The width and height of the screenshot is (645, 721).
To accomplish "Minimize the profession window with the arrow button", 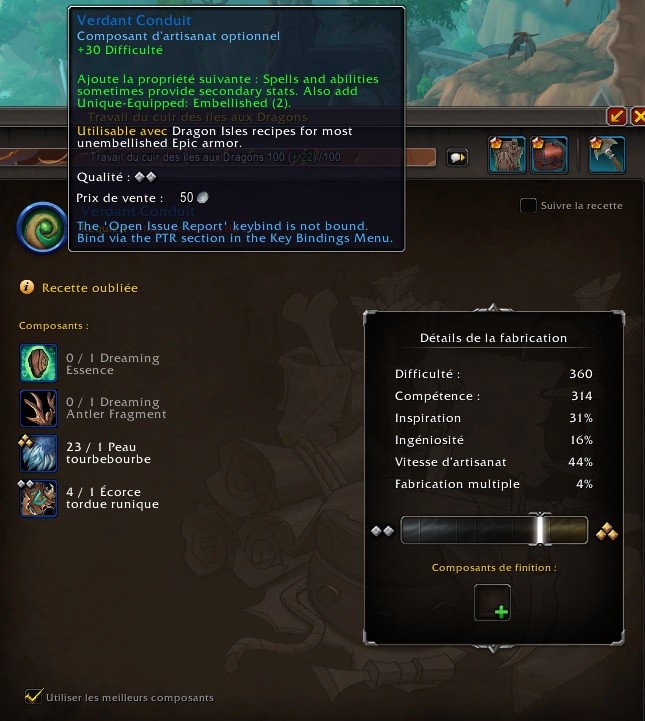I will 616,117.
